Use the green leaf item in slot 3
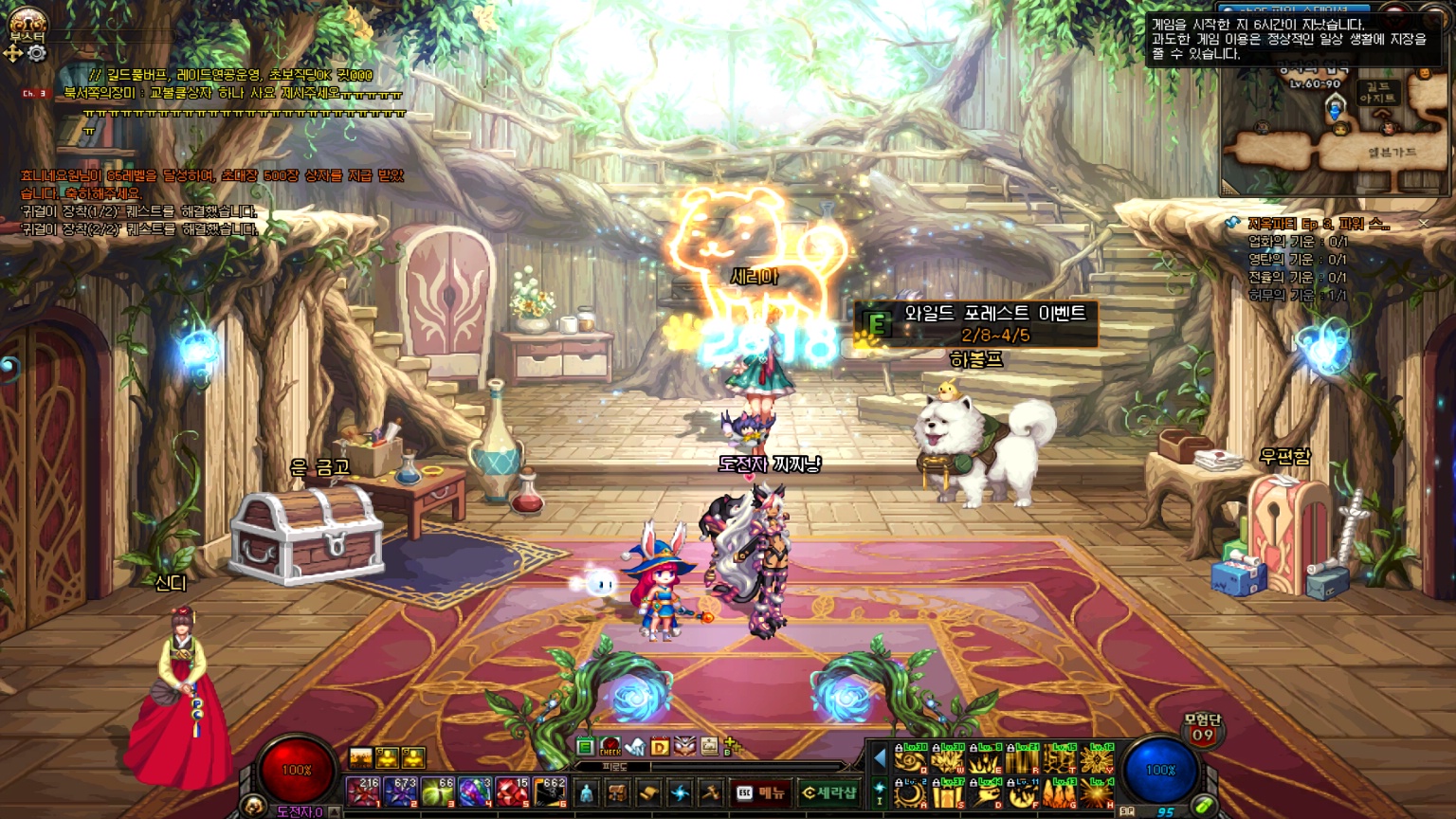 coord(437,792)
